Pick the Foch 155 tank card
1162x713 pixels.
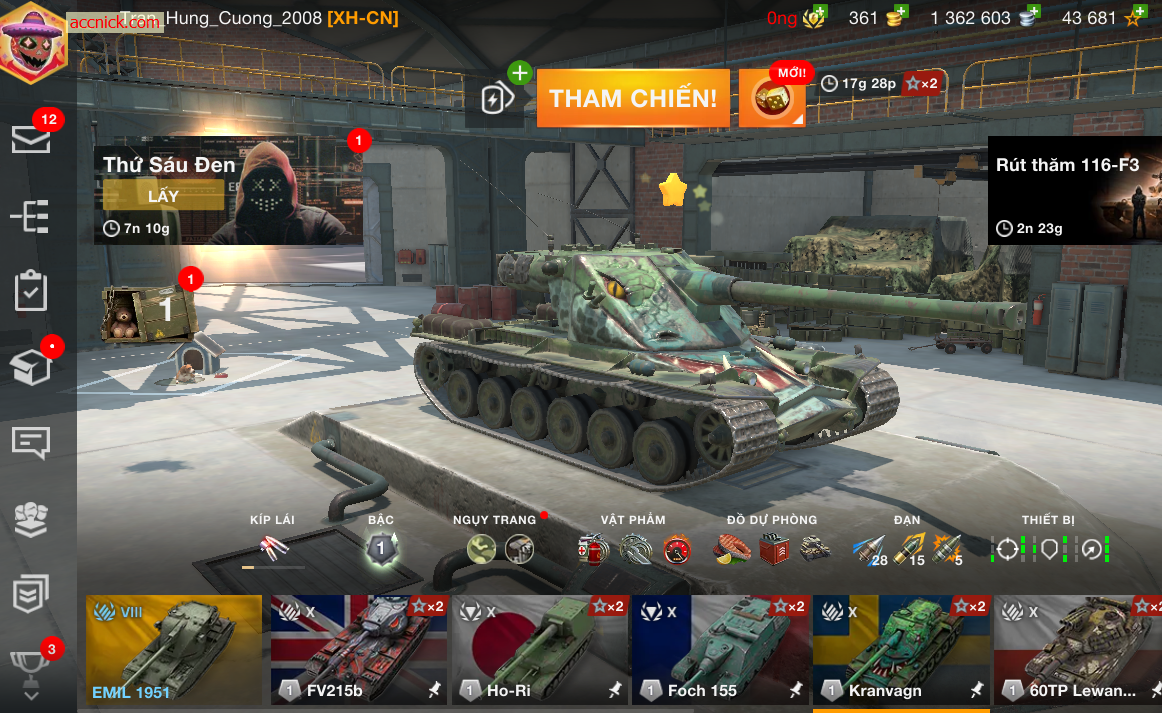coord(719,649)
